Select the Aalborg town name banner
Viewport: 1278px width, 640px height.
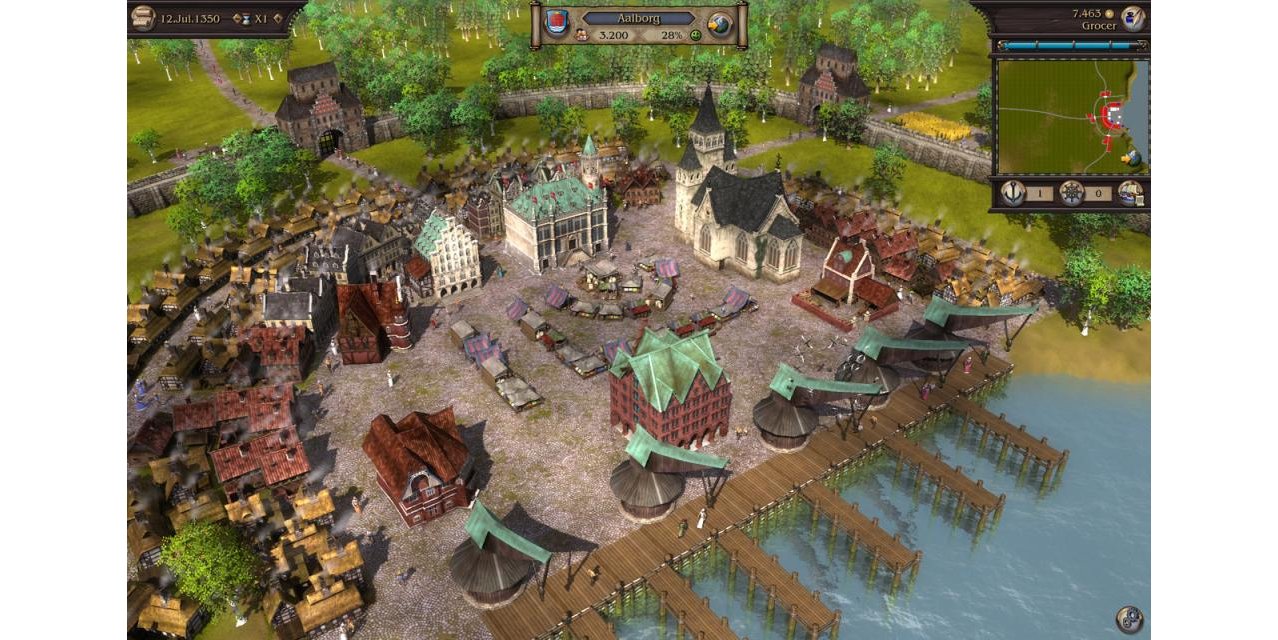pyautogui.click(x=639, y=18)
